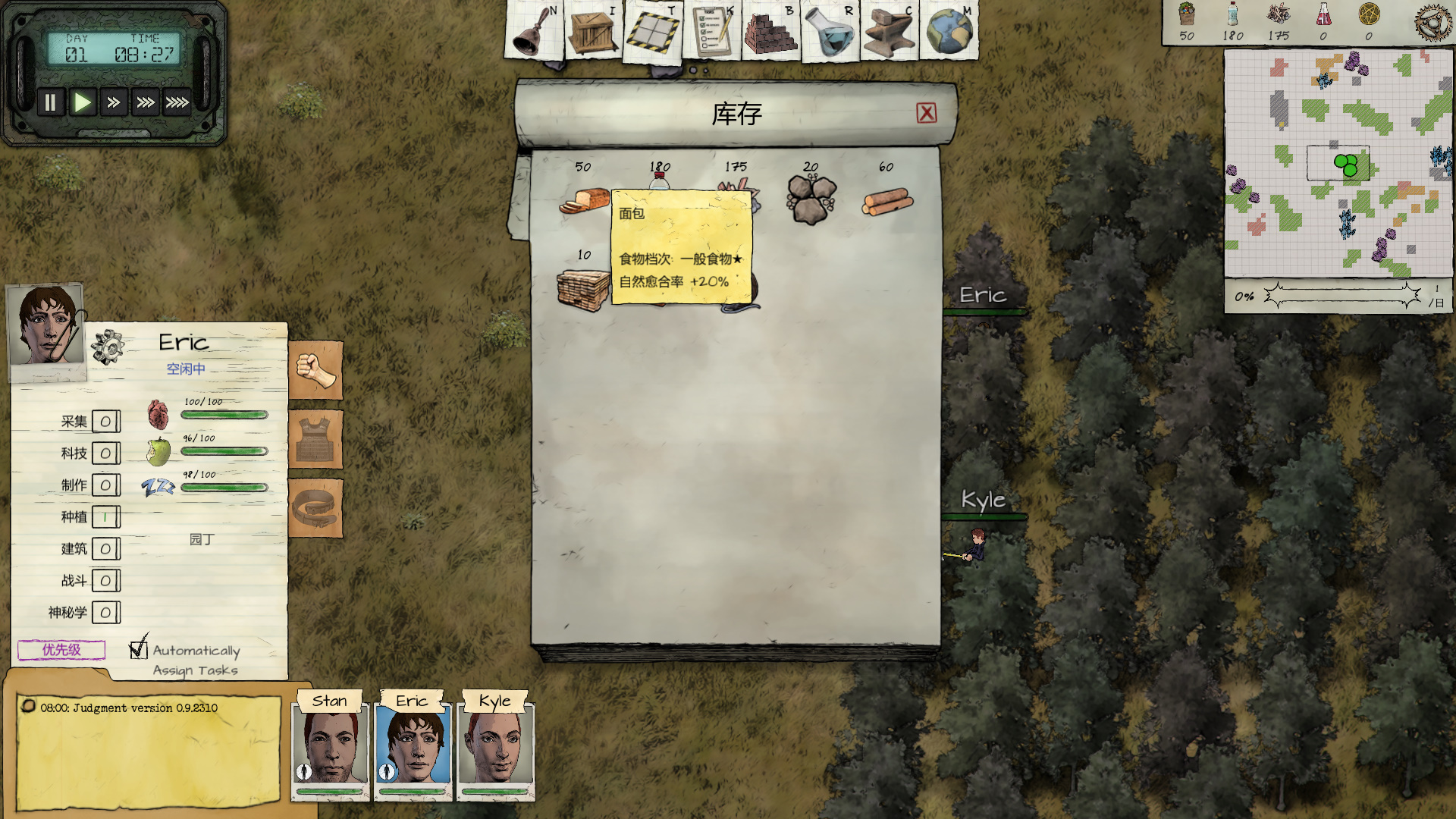1456x819 pixels.
Task: Click the minimap
Action: coord(1338,164)
